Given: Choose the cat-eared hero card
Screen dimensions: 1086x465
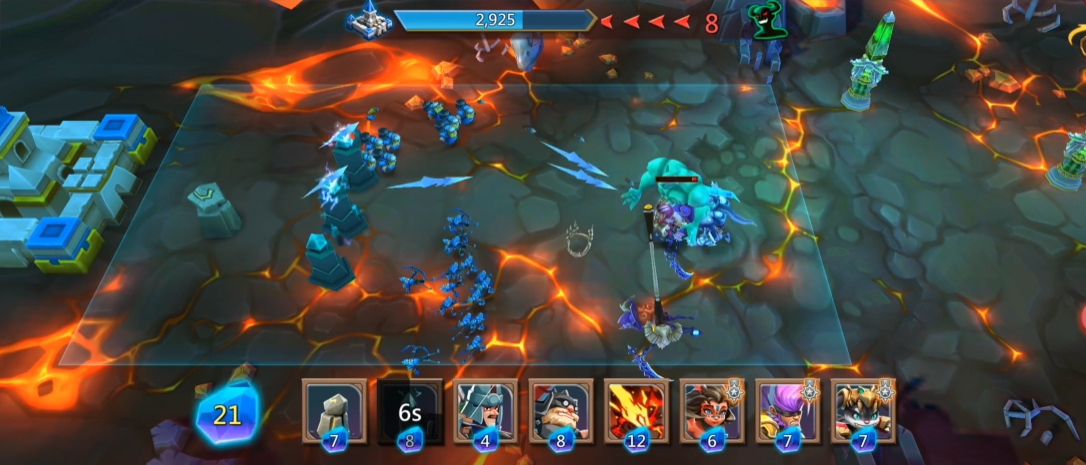Looking at the screenshot, I should [863, 410].
